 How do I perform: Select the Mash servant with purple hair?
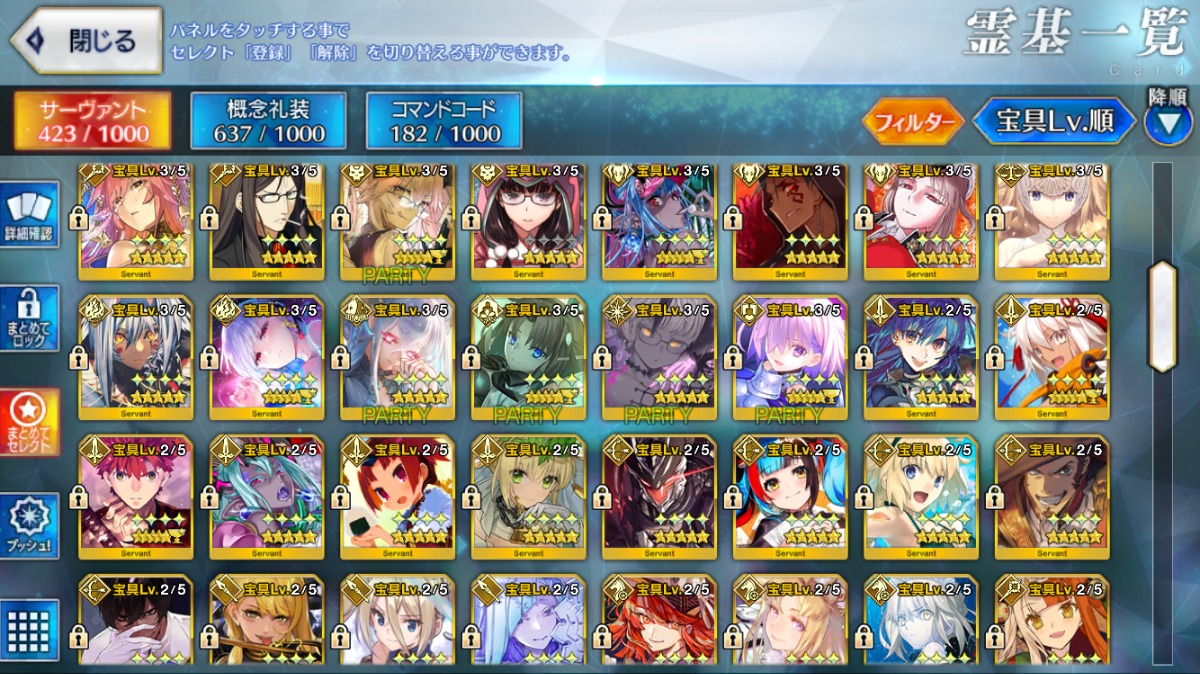click(790, 356)
